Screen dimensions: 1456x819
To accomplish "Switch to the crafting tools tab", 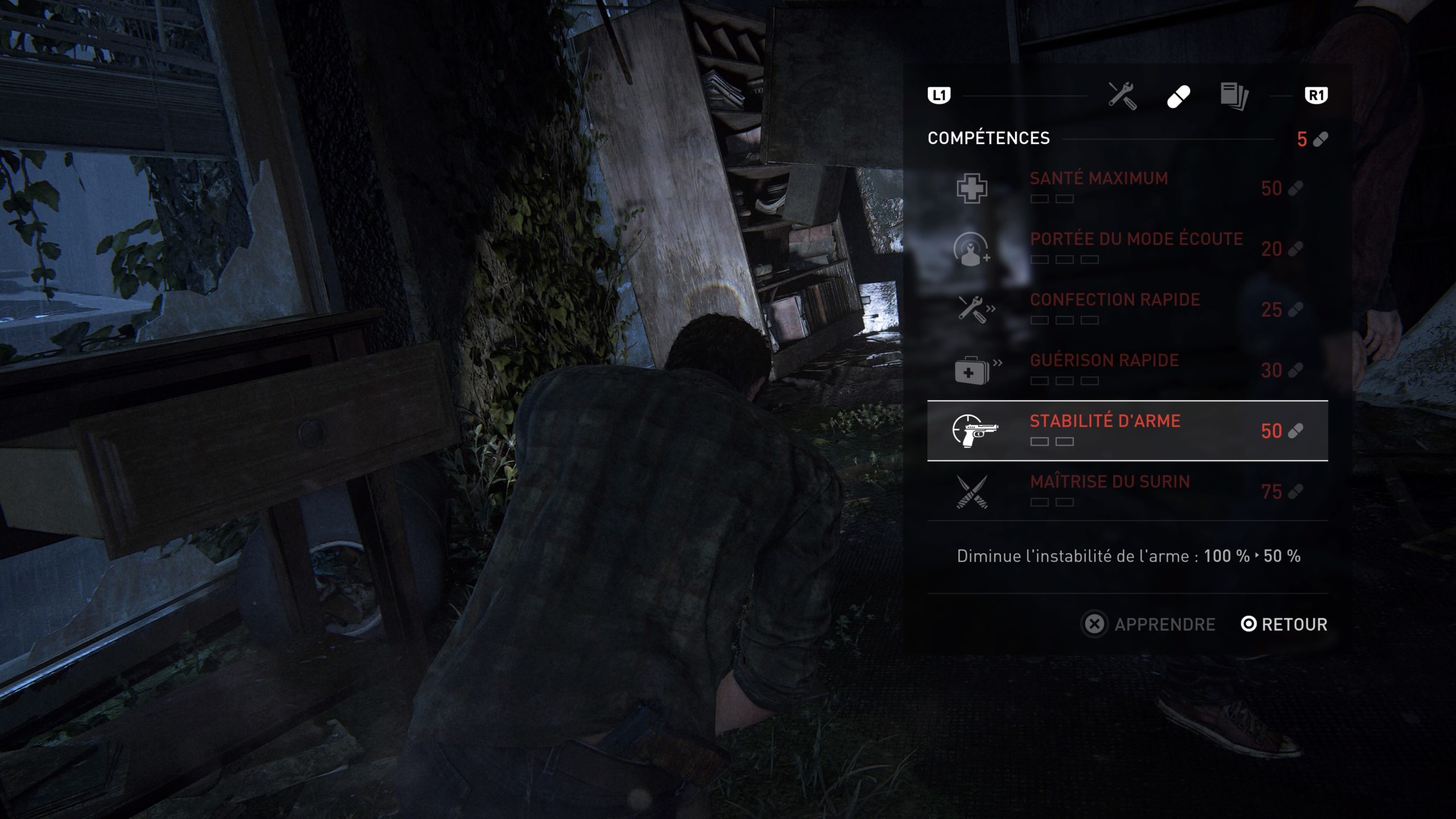I will tap(1122, 96).
